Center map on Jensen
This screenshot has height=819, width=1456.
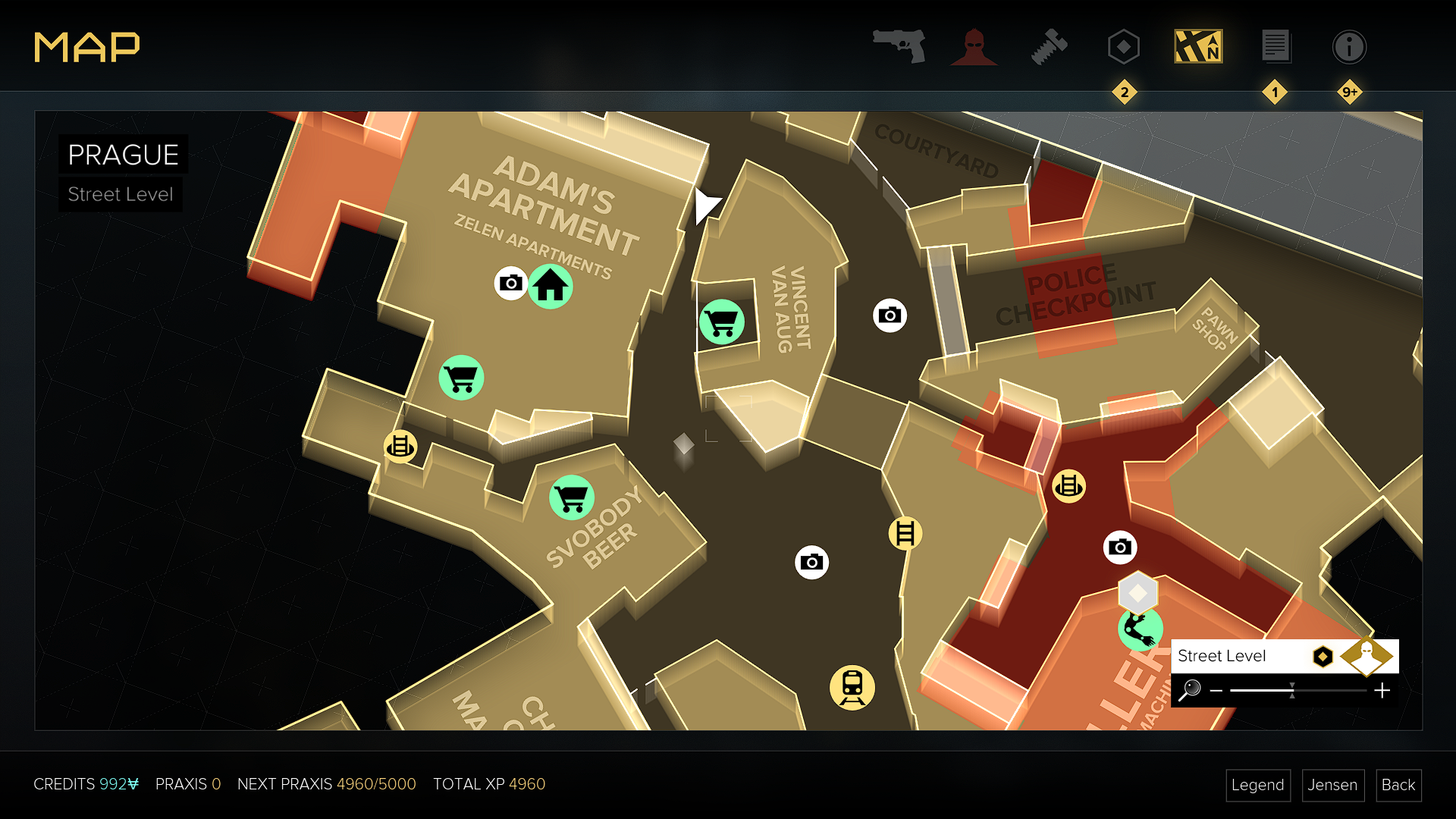tap(1332, 785)
